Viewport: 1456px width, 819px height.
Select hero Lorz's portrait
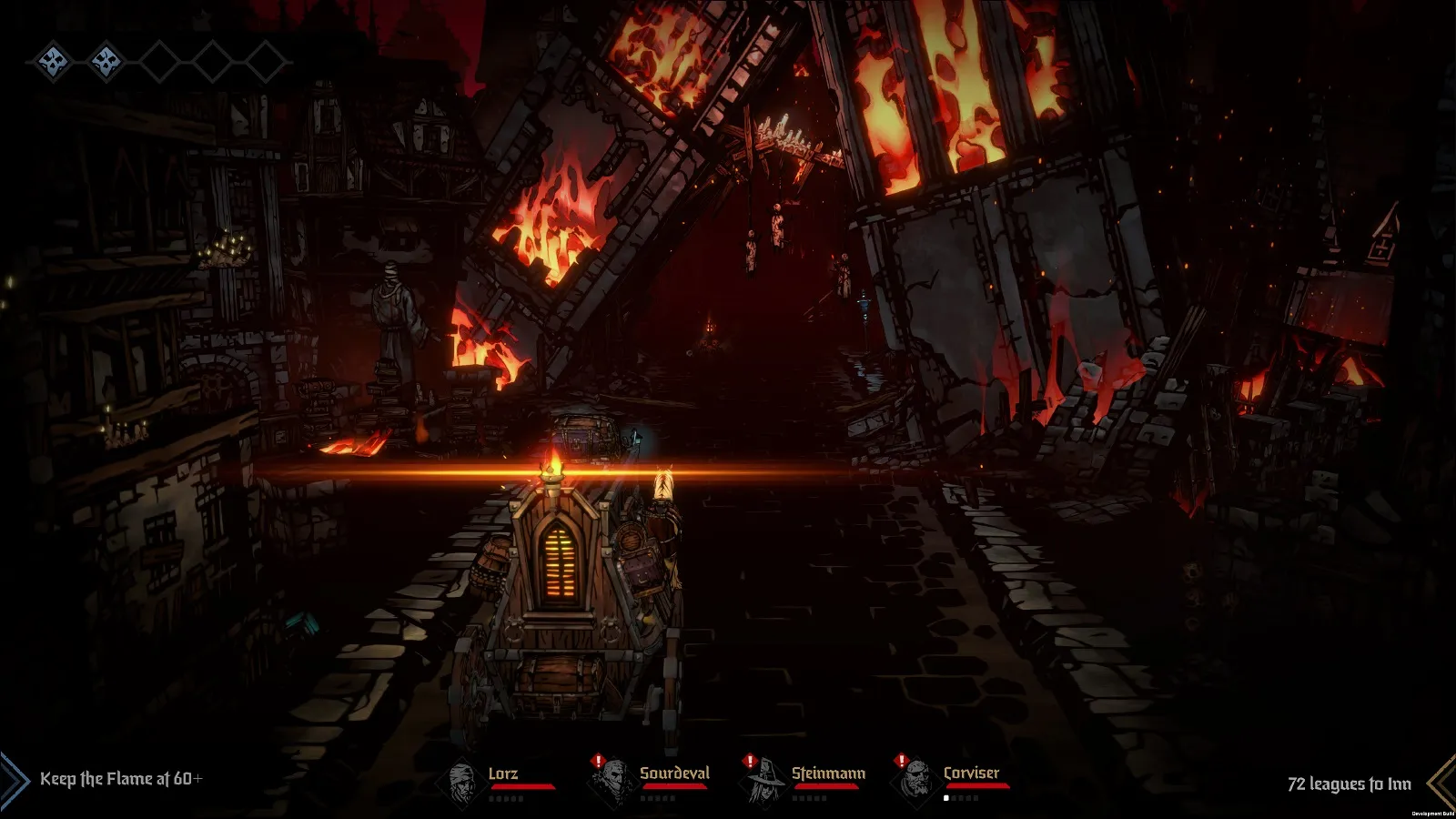point(464,781)
